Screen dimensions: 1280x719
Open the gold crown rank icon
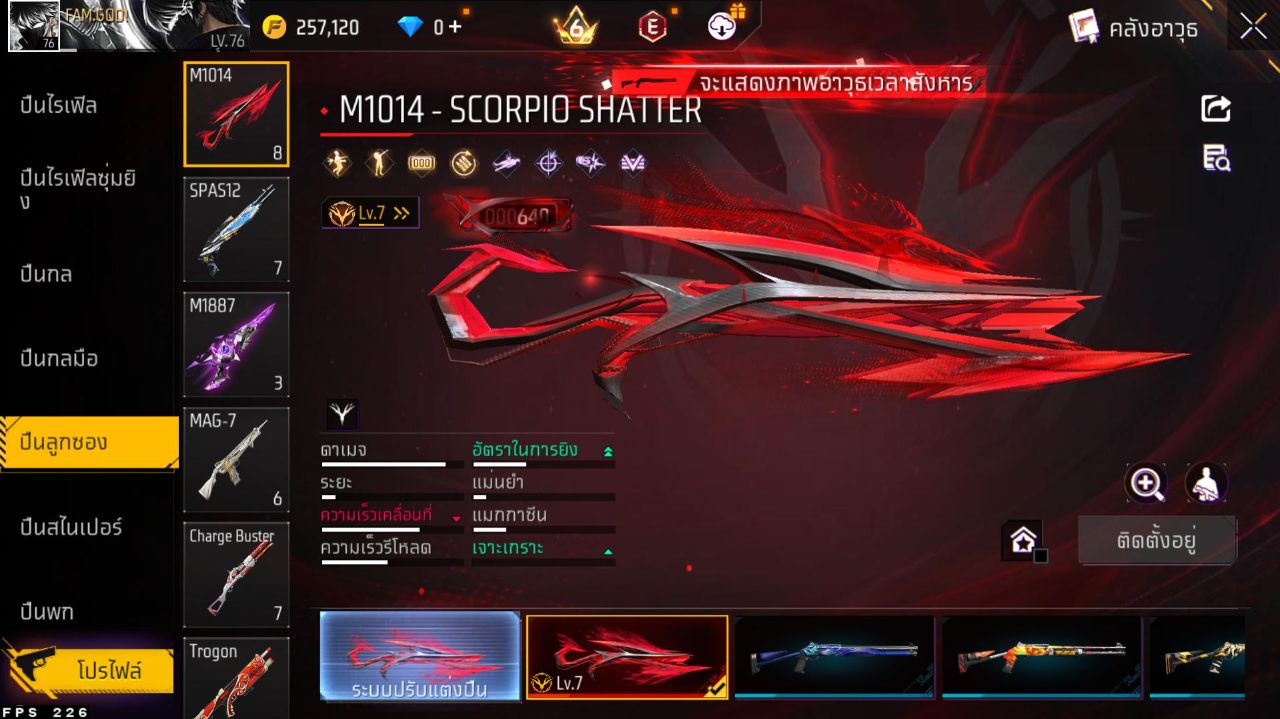pos(576,27)
